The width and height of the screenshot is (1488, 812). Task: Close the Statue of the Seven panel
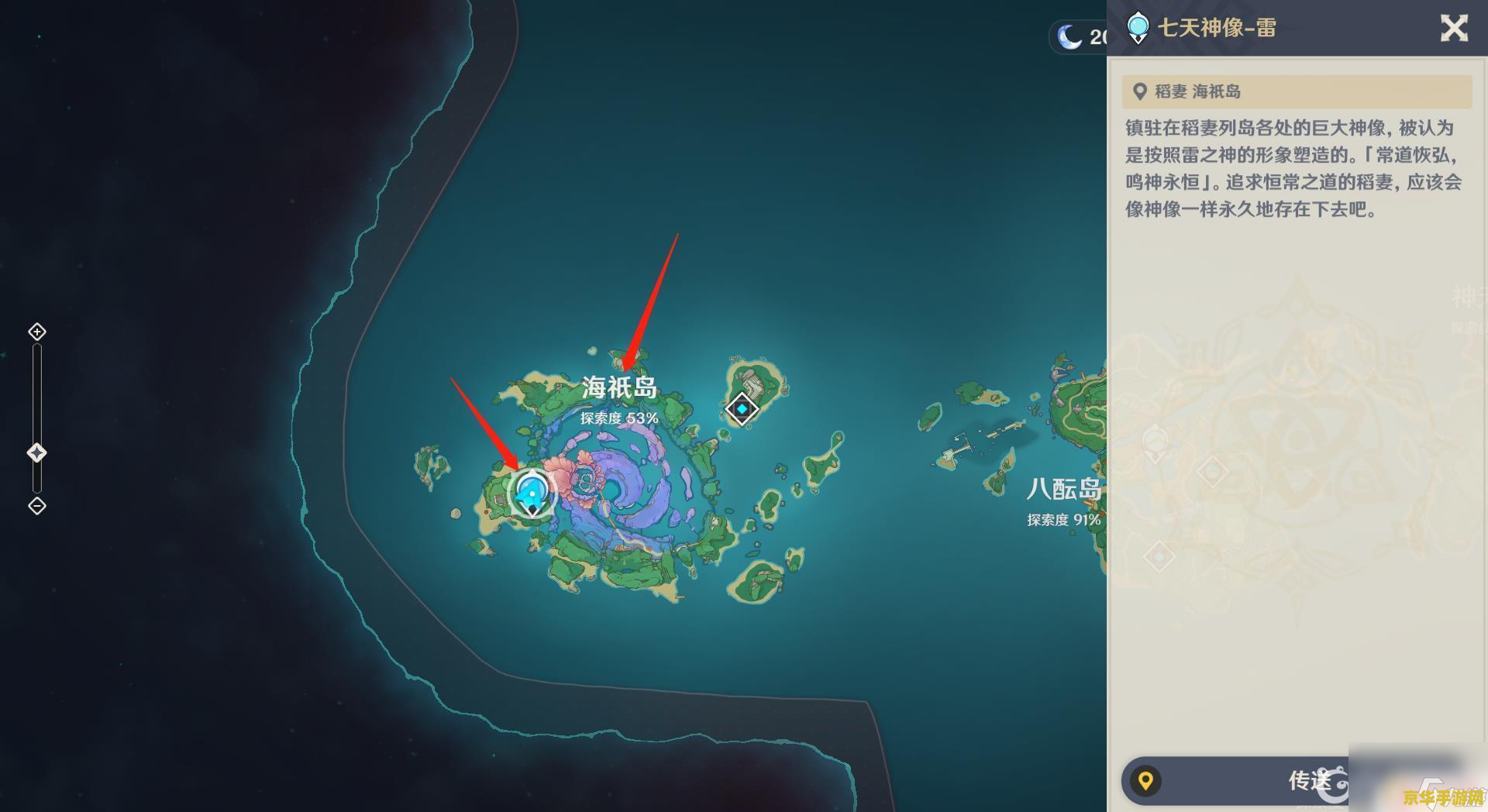click(x=1454, y=29)
